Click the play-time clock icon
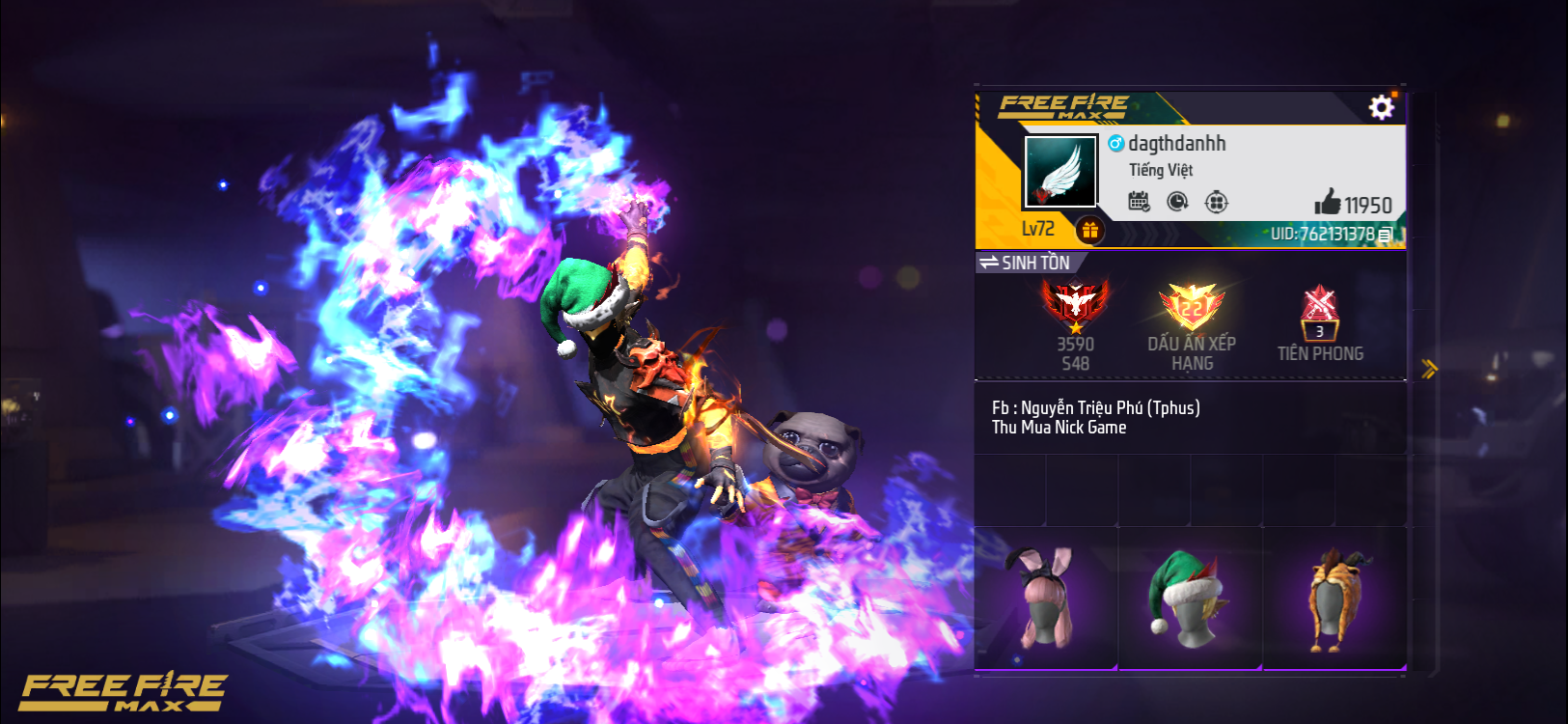1568x724 pixels. [1178, 201]
